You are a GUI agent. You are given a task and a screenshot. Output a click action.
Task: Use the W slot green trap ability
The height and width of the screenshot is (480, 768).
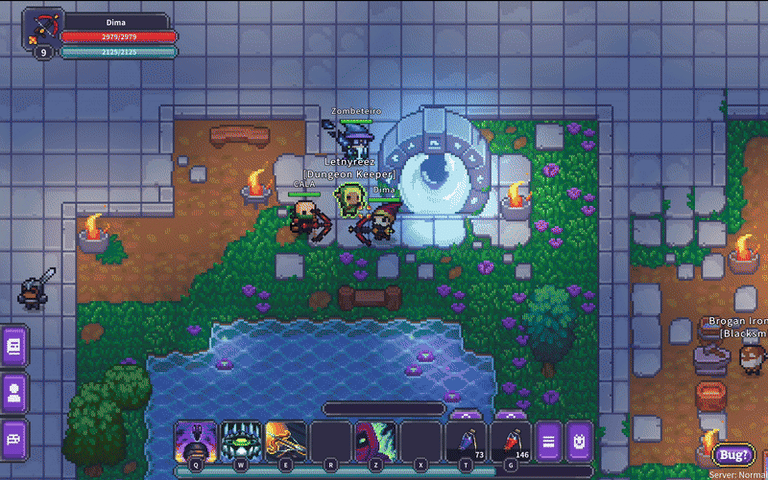(x=241, y=440)
